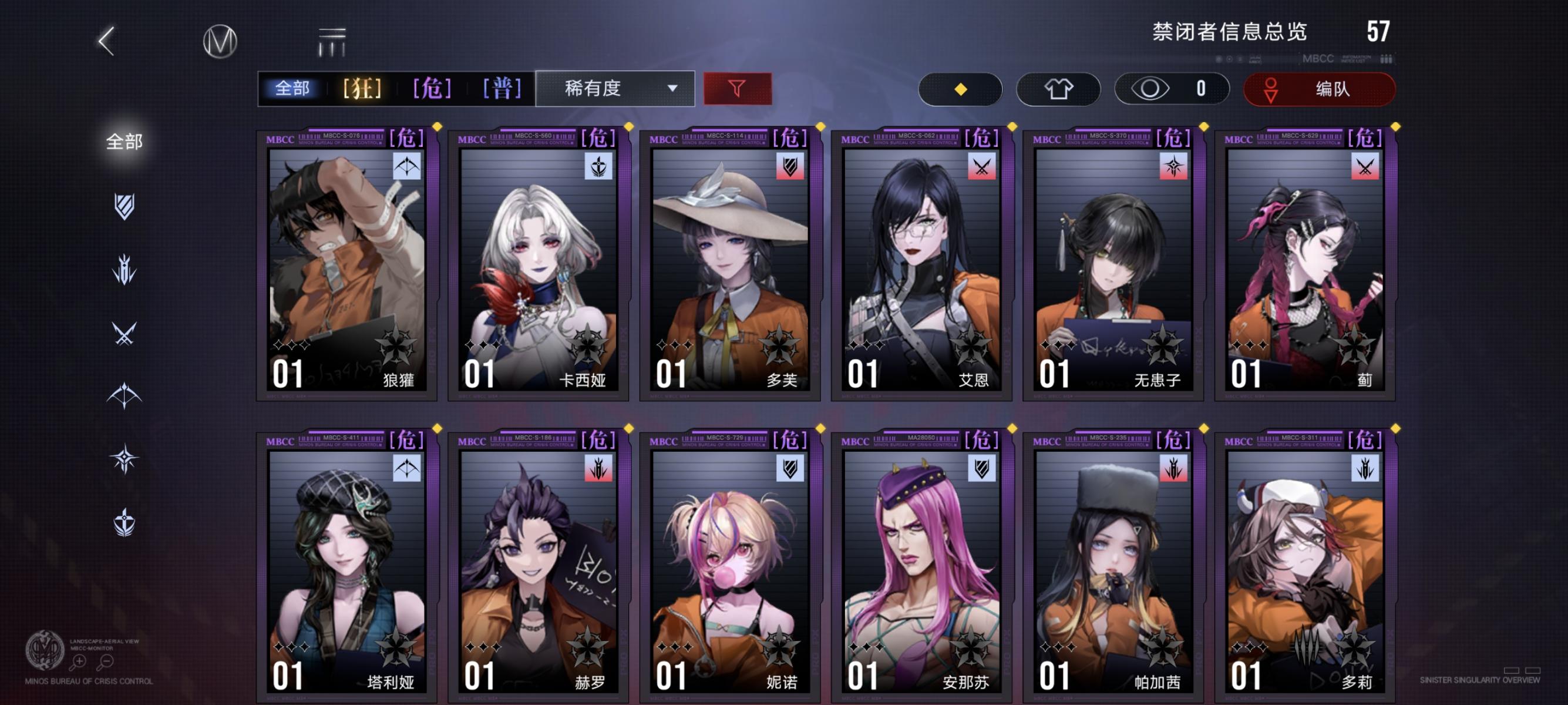Click the 编队 team formation button

coord(1319,89)
